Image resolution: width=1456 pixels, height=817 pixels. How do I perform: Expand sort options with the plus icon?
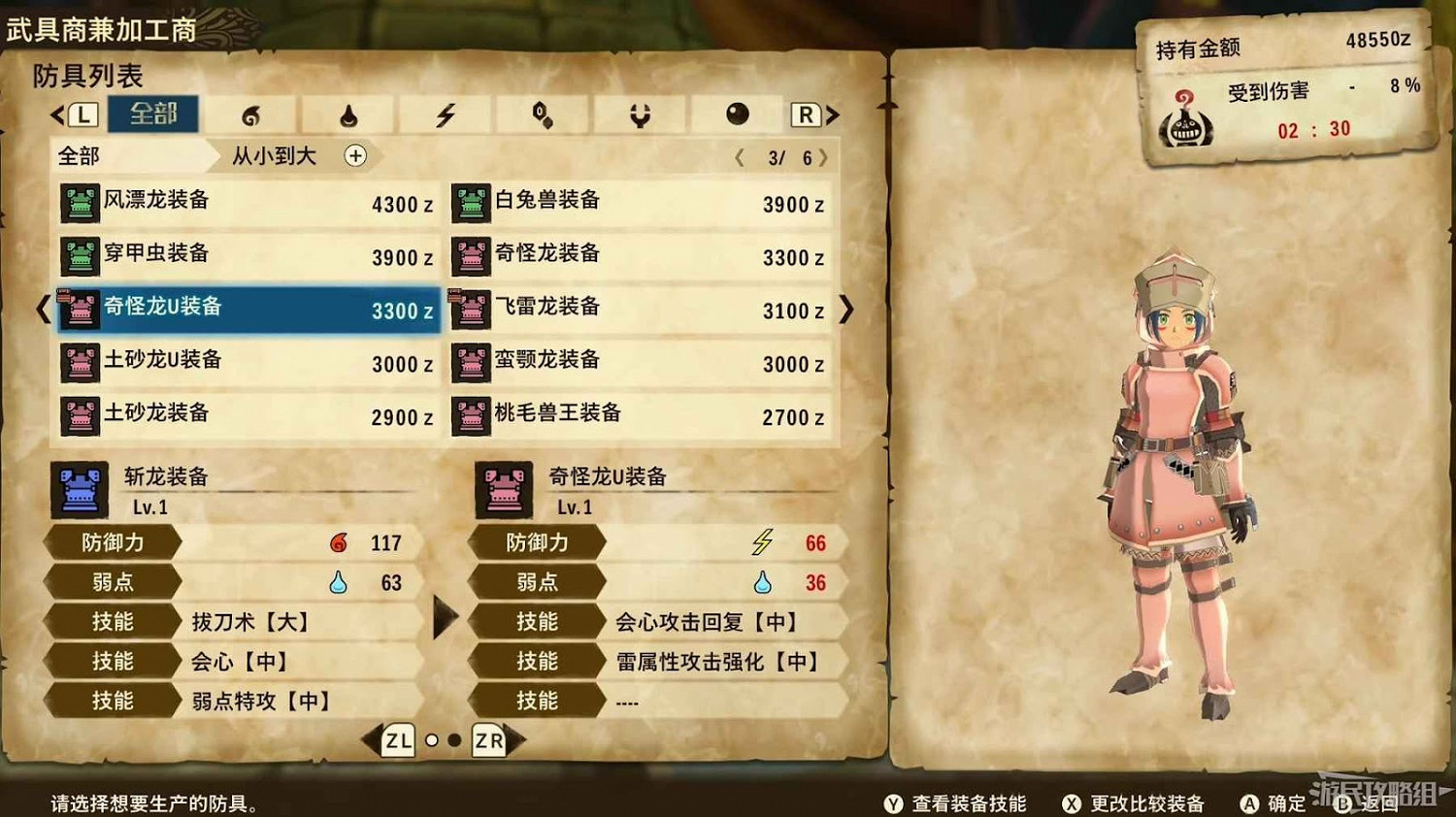pos(356,156)
